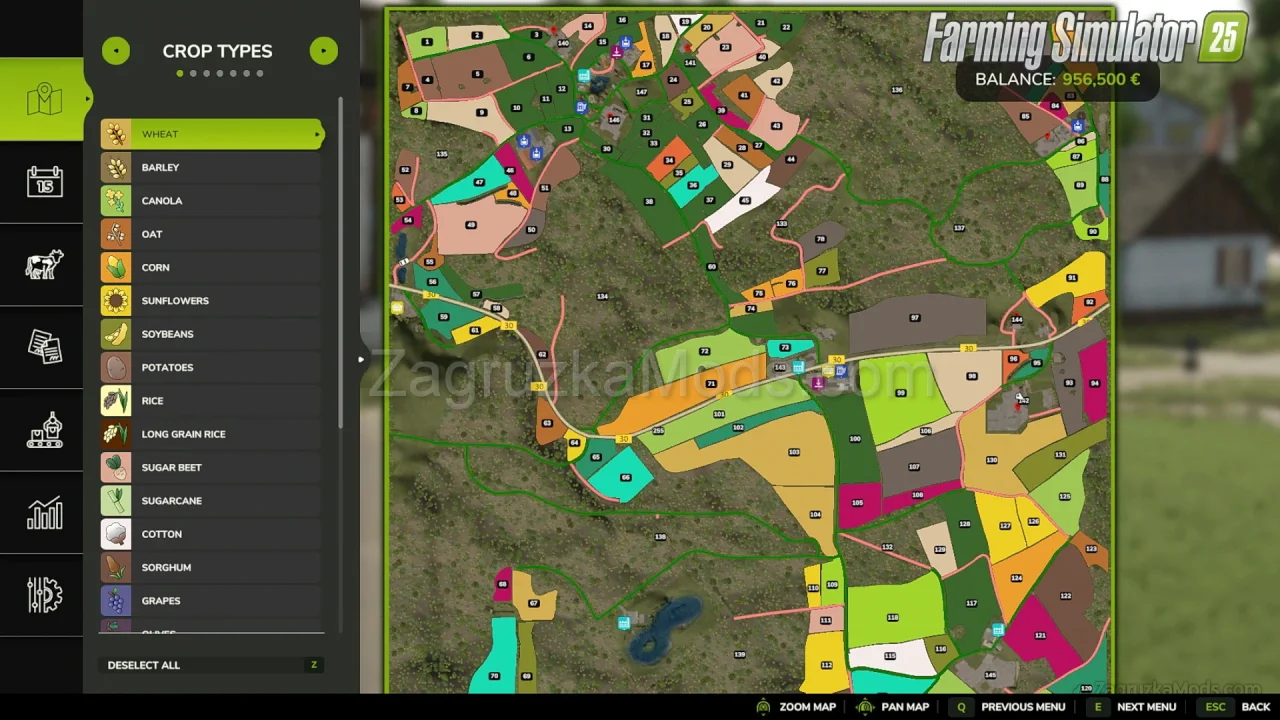Select the map overview tab
This screenshot has height=720, width=1280.
[44, 99]
